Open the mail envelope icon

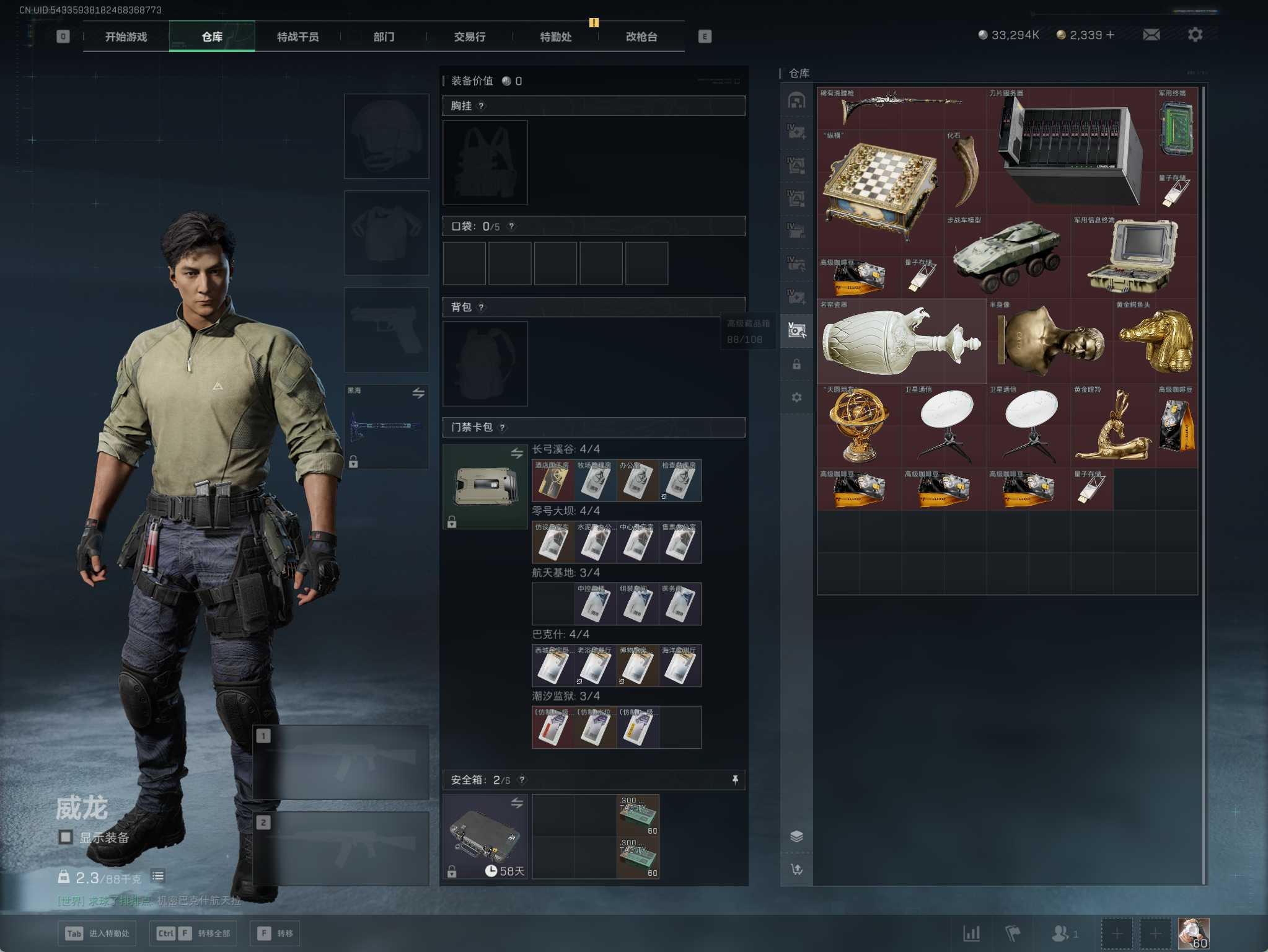1151,35
